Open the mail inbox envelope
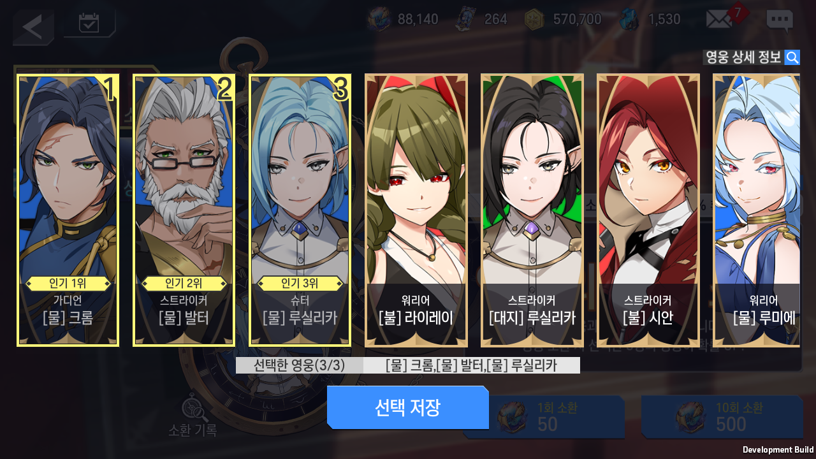Viewport: 816px width, 459px height. pos(720,19)
